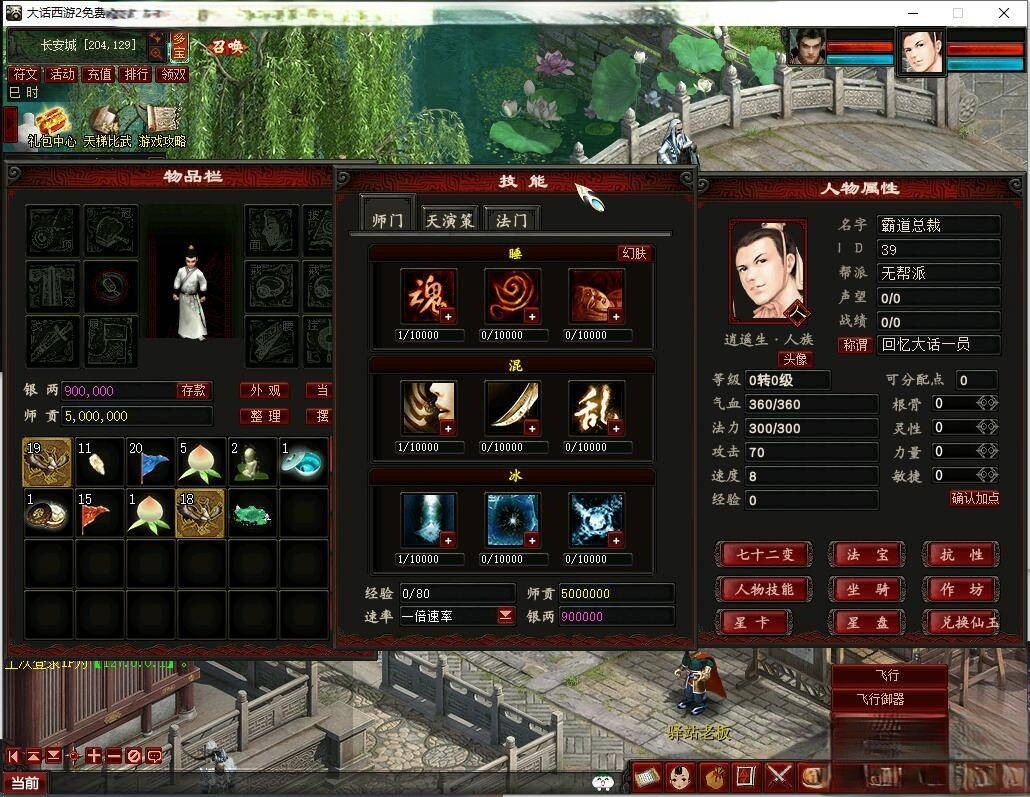Click the 幻肤 button
Image resolution: width=1030 pixels, height=797 pixels.
click(634, 253)
